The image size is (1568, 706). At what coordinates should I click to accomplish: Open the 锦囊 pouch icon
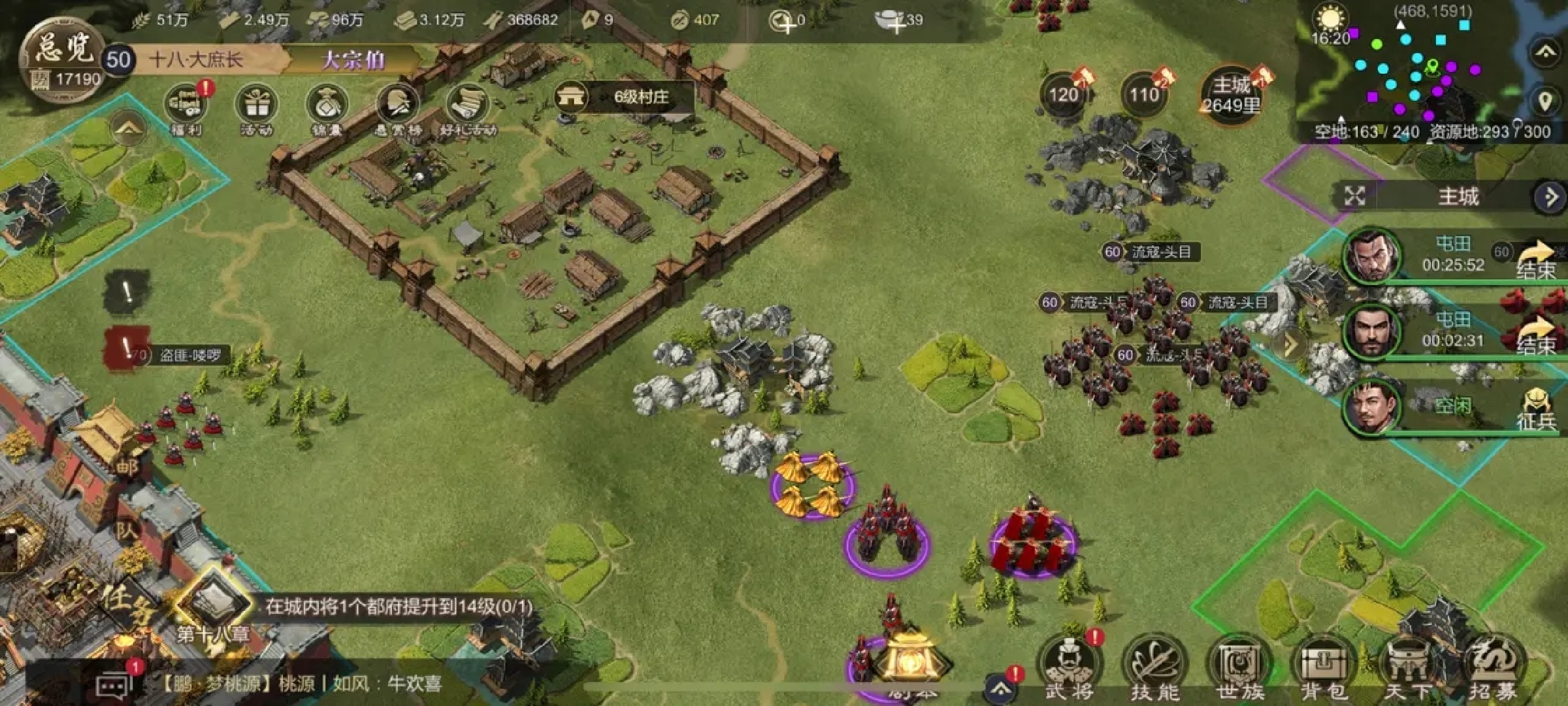click(x=327, y=108)
